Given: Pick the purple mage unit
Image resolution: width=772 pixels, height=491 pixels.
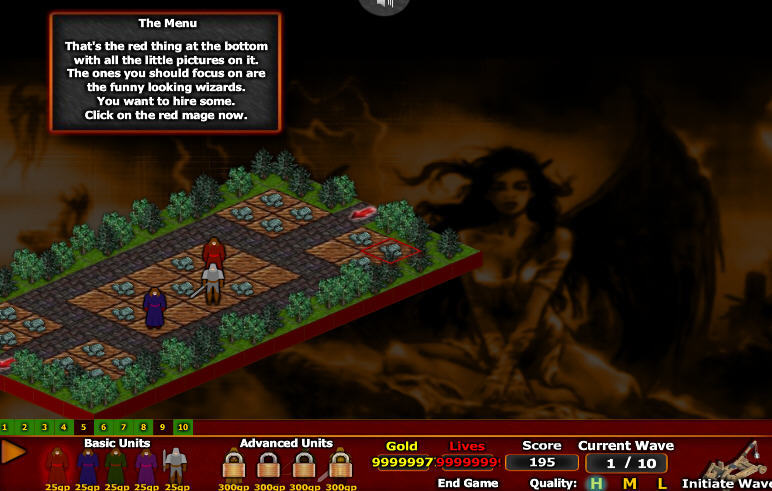Looking at the screenshot, I should pos(146,465).
